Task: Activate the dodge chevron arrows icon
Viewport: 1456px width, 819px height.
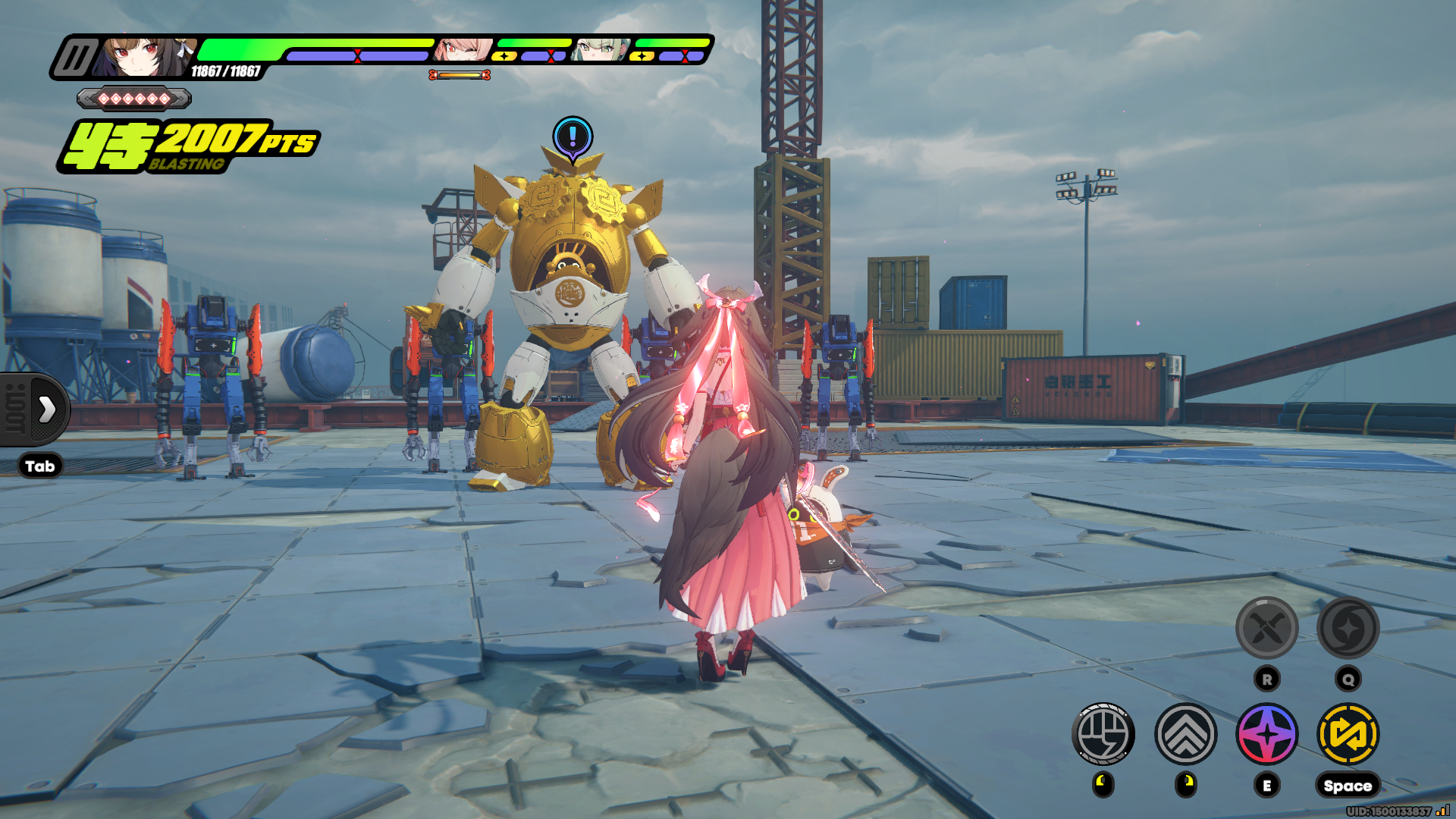Action: 1186,734
